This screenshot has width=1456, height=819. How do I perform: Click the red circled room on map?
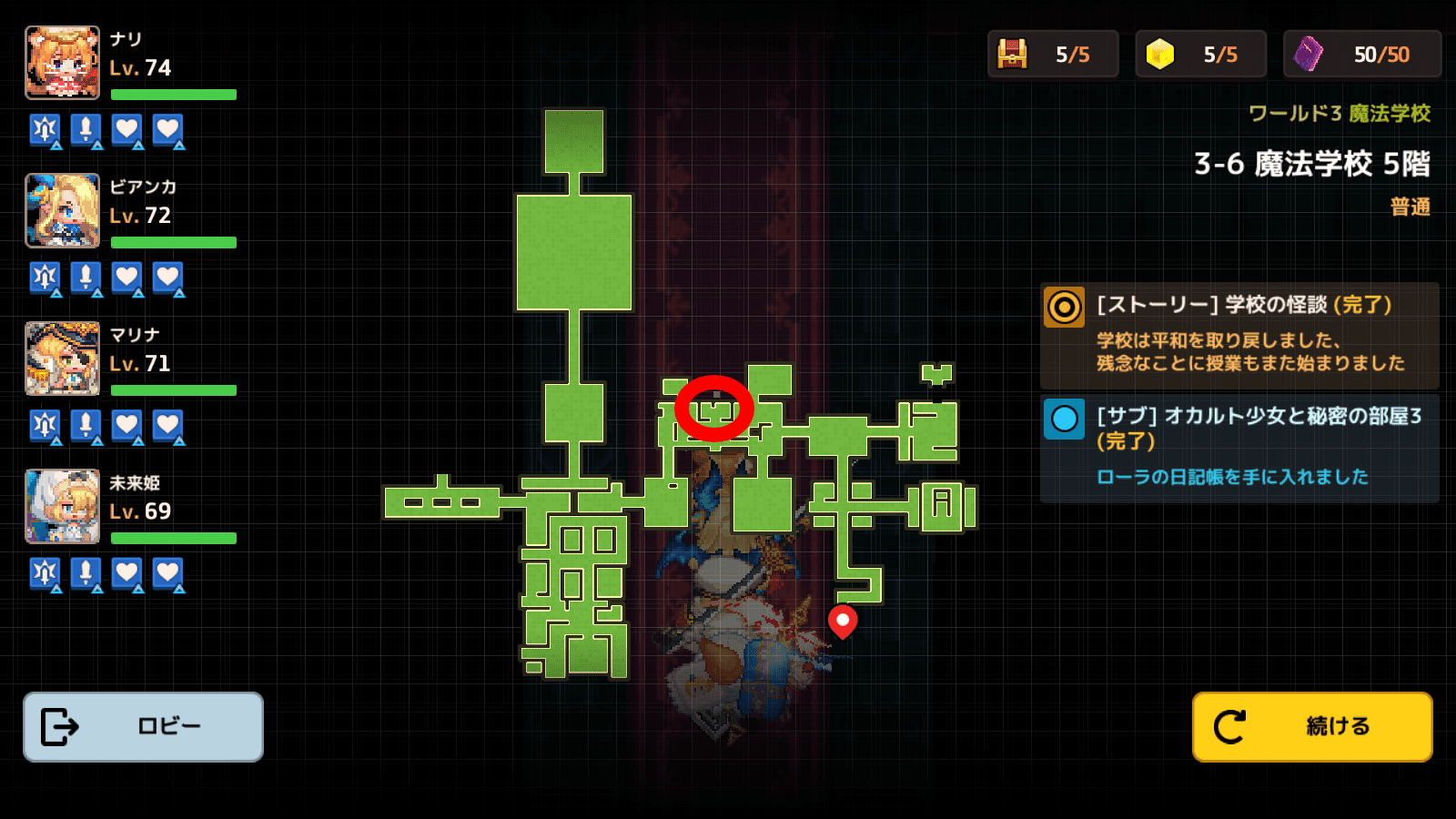[714, 409]
